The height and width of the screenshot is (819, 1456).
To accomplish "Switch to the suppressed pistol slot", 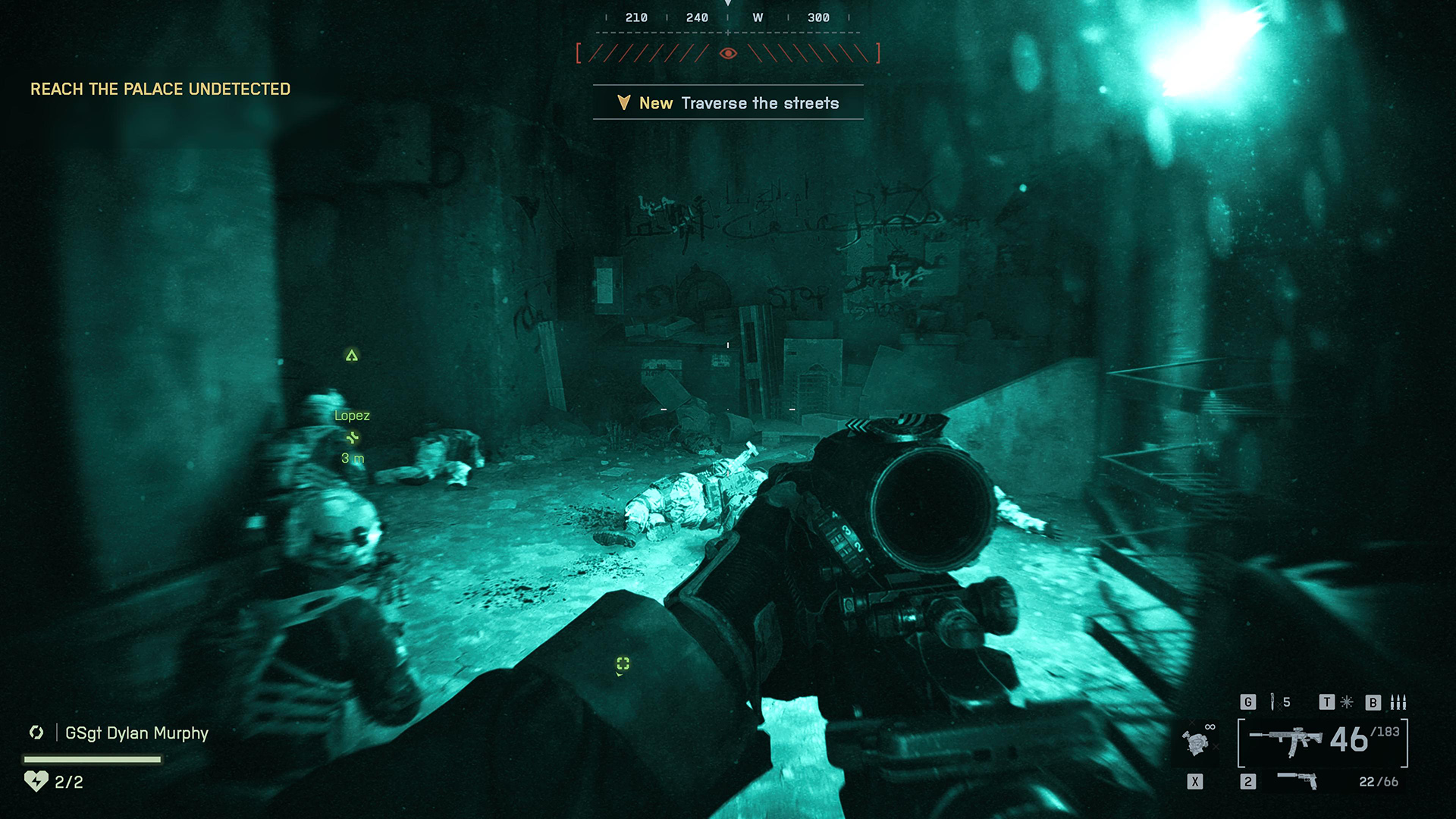I will (x=1298, y=780).
